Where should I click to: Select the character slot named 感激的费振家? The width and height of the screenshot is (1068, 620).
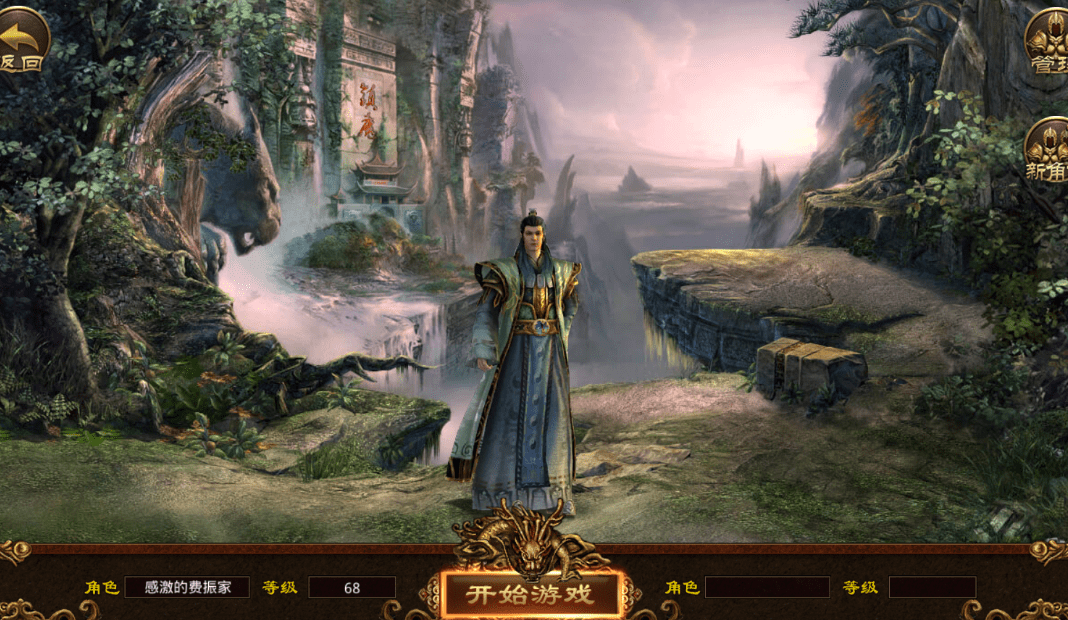click(x=187, y=587)
